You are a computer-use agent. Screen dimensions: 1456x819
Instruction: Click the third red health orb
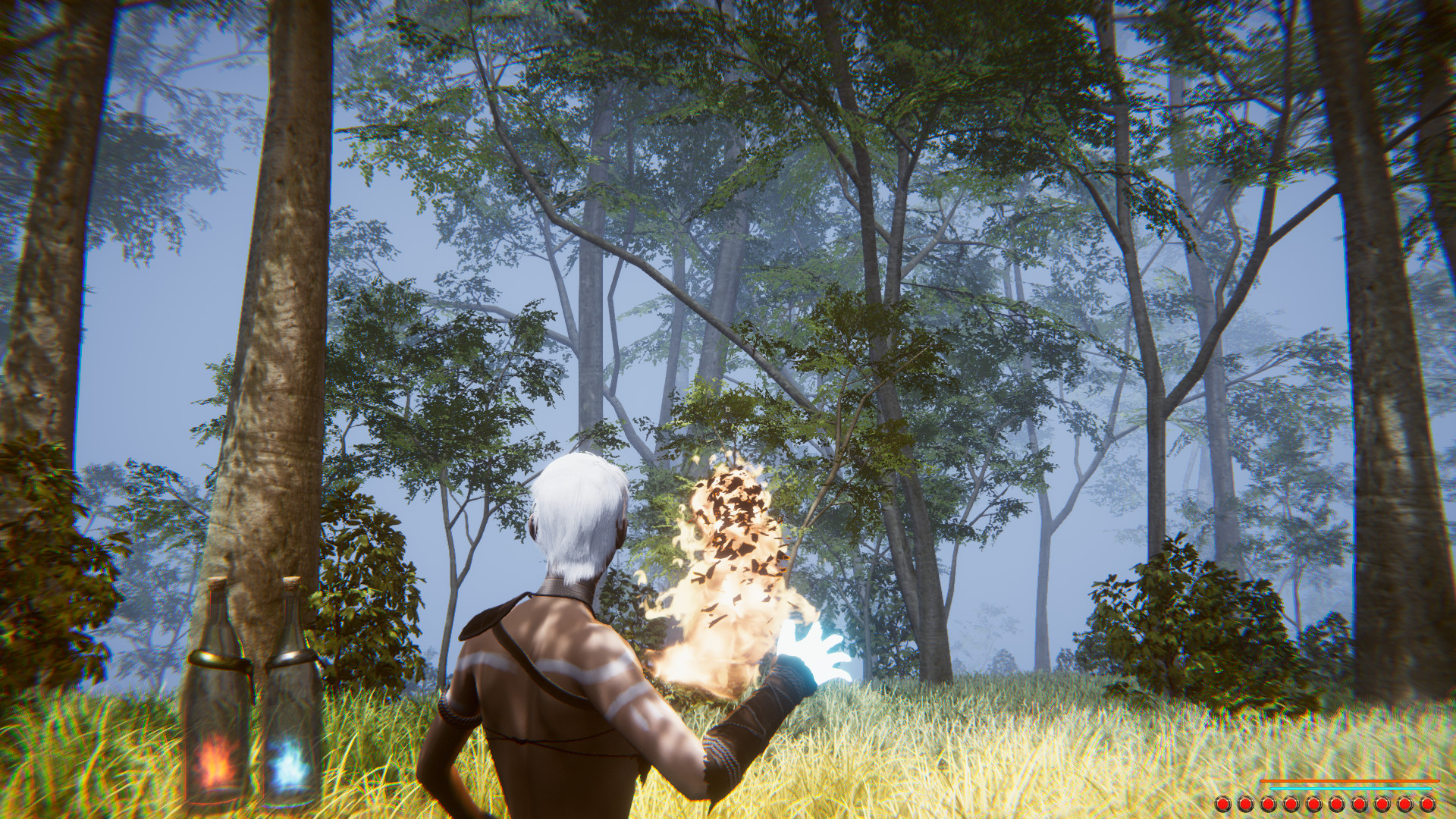(1268, 803)
